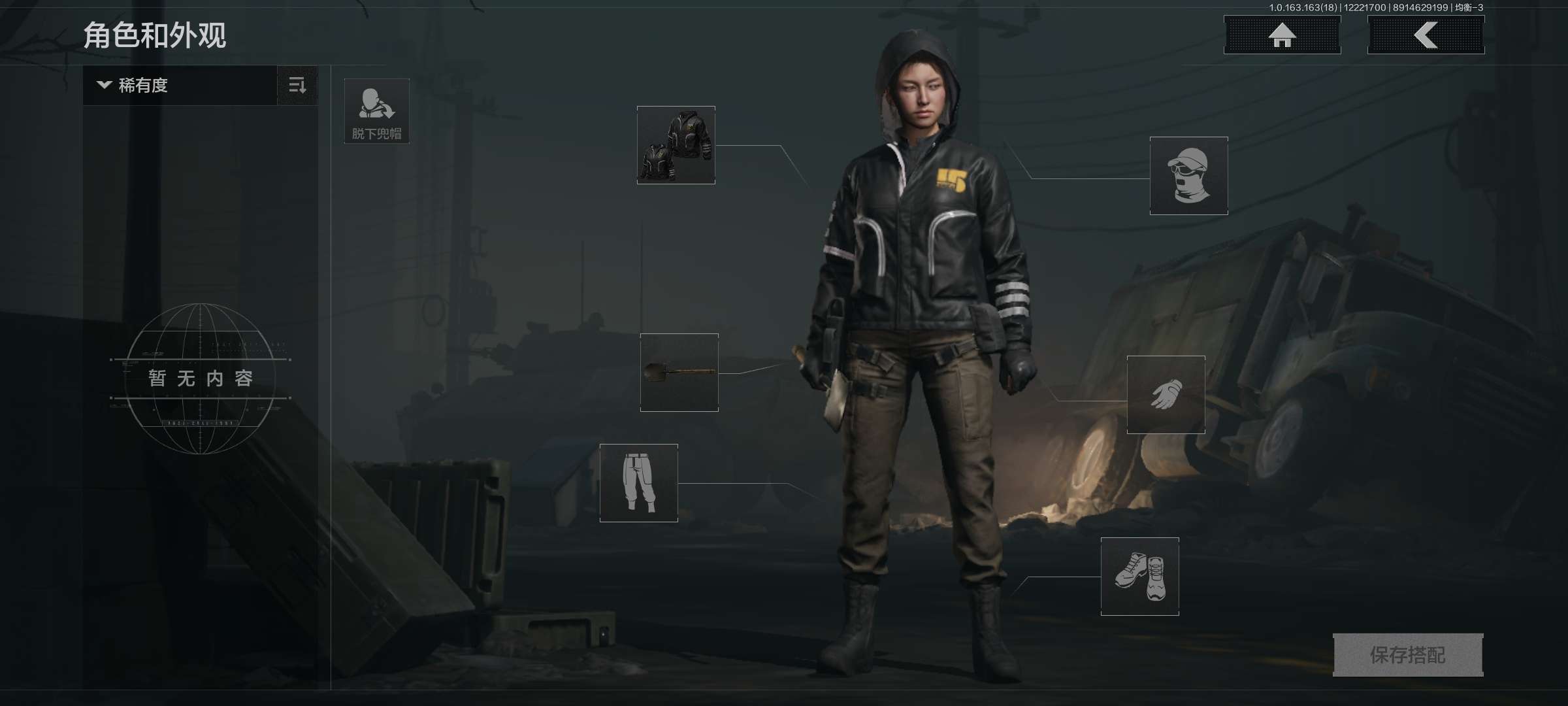Open the 稀有度 rarity sort dropdown

click(x=180, y=86)
